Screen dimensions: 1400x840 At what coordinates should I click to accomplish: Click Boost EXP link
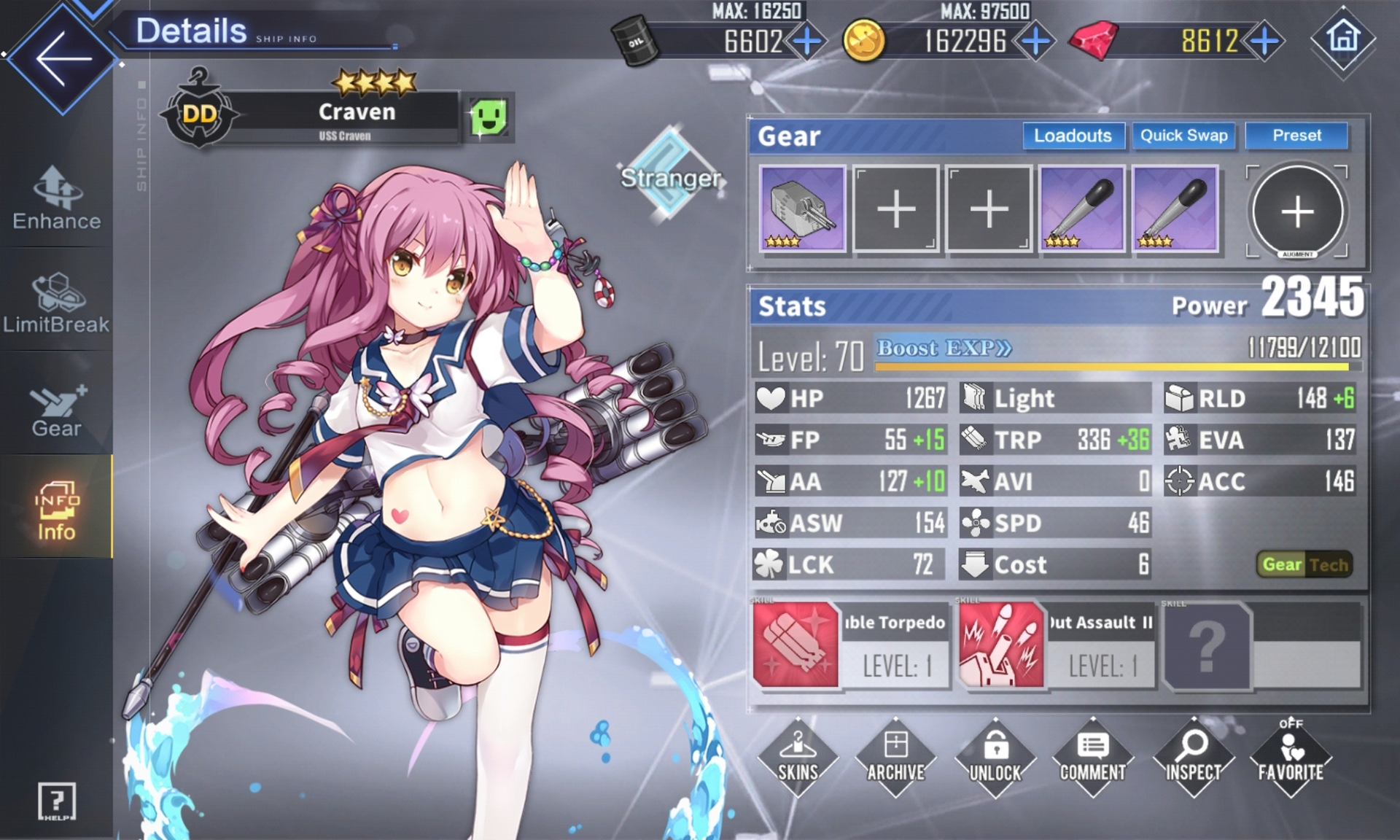(944, 349)
